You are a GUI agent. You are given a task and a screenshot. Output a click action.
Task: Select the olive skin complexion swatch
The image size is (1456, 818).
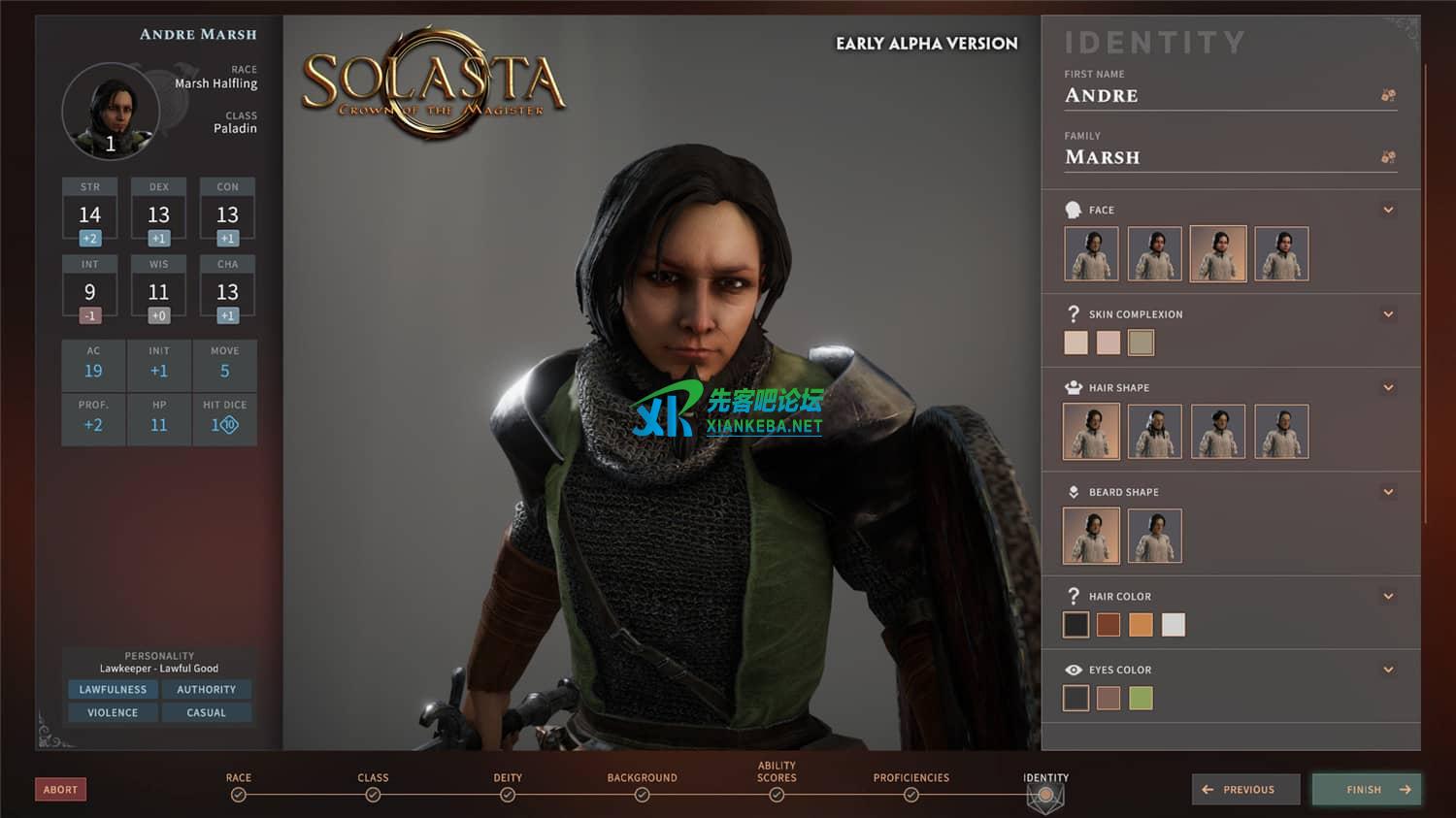tap(1141, 343)
